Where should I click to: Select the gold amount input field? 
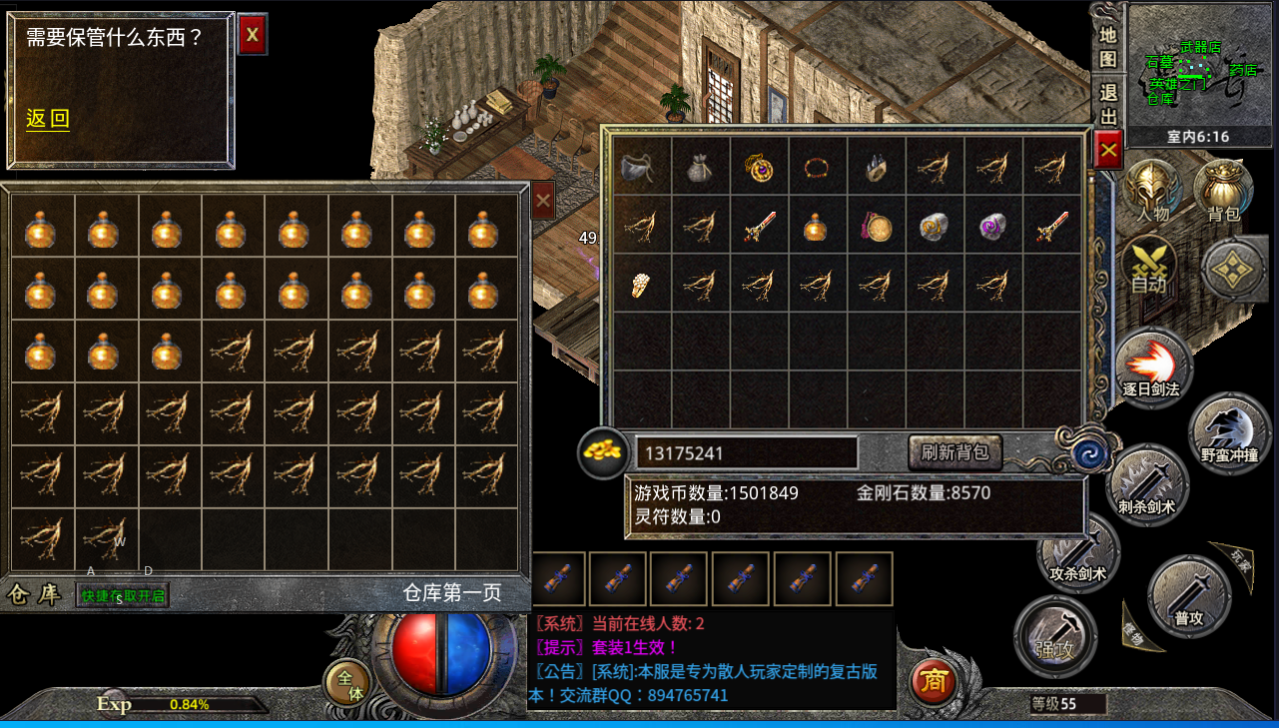746,453
